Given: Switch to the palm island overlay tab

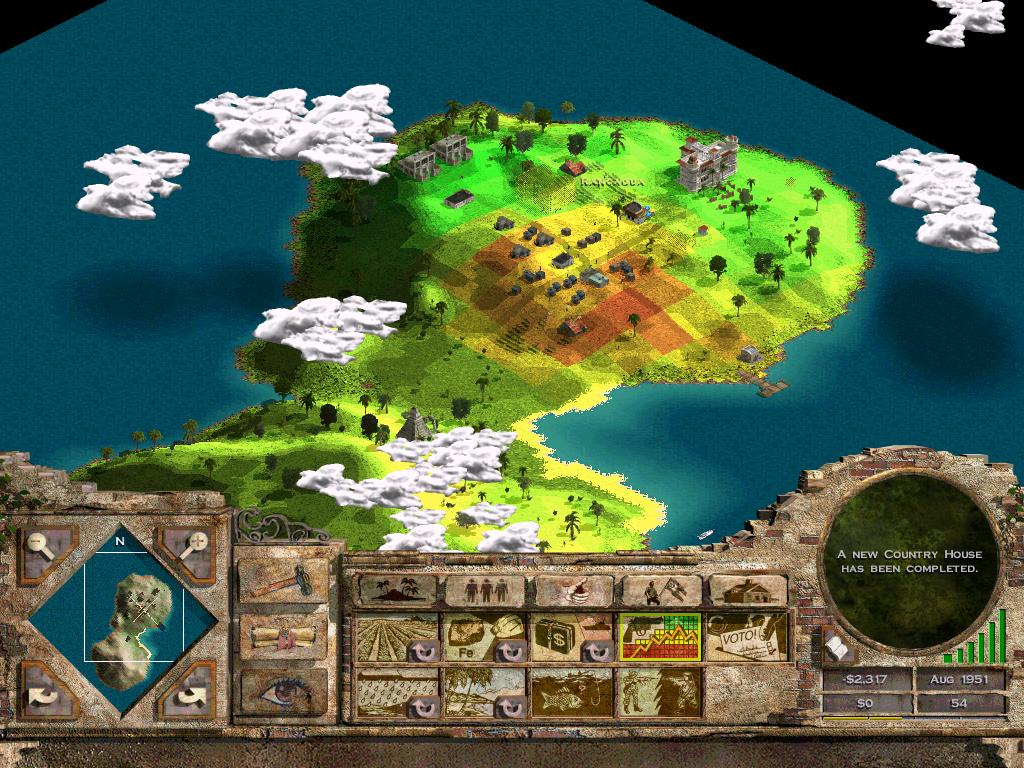Looking at the screenshot, I should pyautogui.click(x=395, y=590).
